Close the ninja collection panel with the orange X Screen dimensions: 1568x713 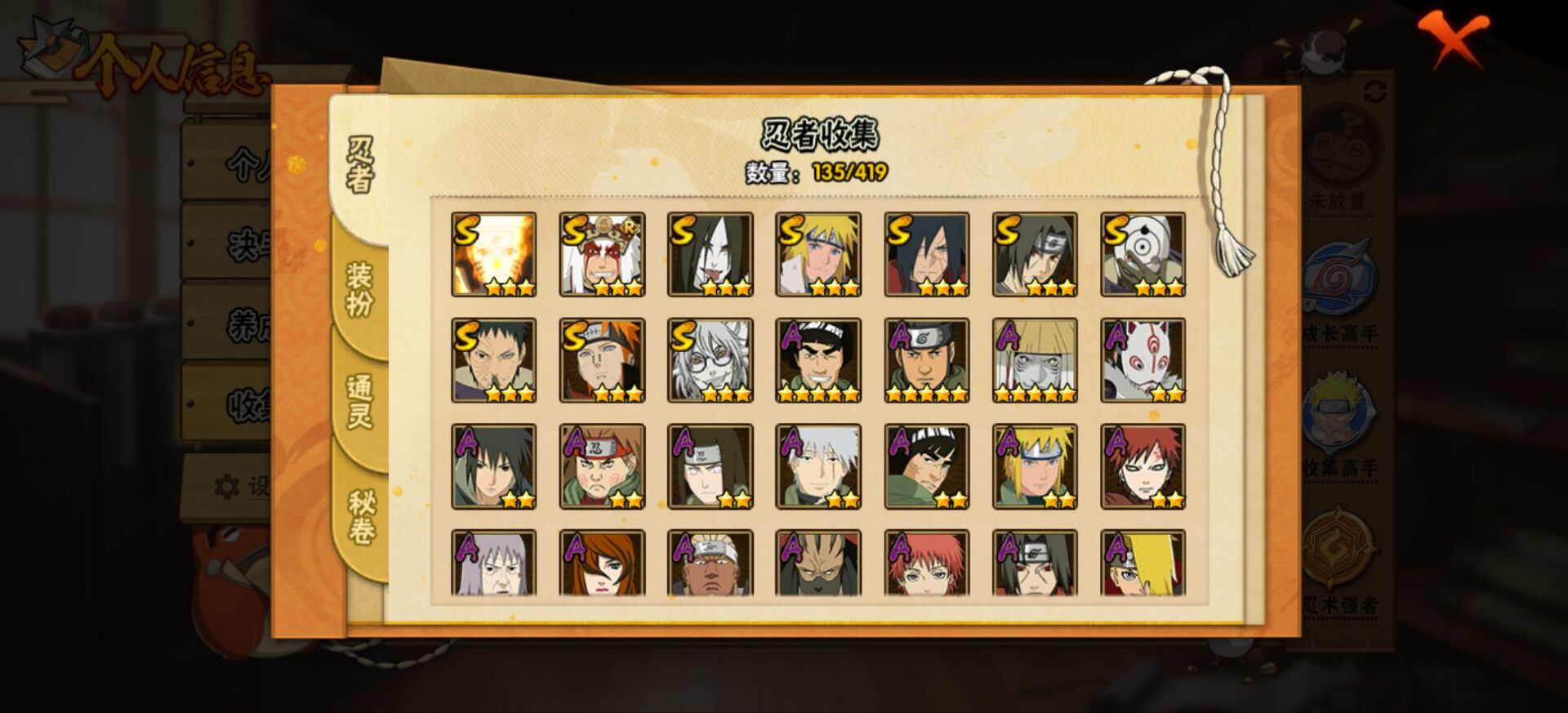1452,38
